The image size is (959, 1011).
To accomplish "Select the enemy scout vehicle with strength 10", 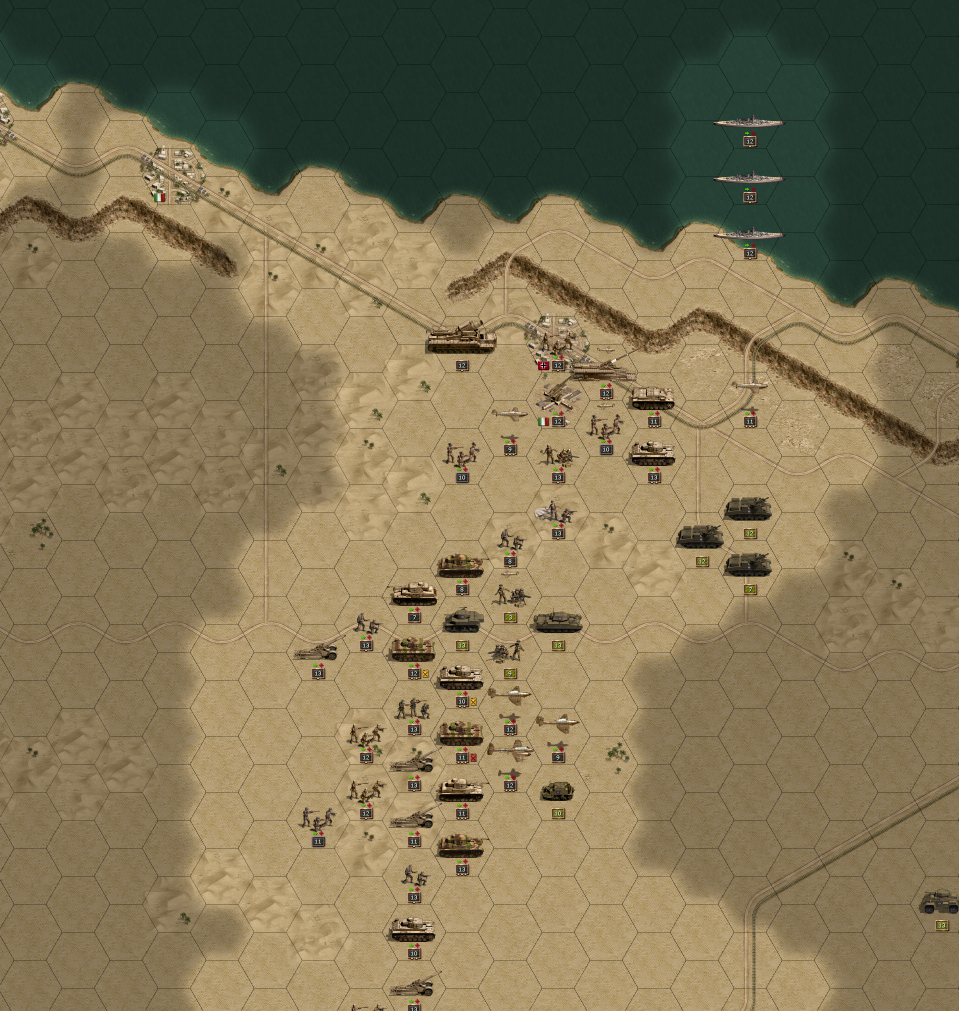I will coord(558,791).
